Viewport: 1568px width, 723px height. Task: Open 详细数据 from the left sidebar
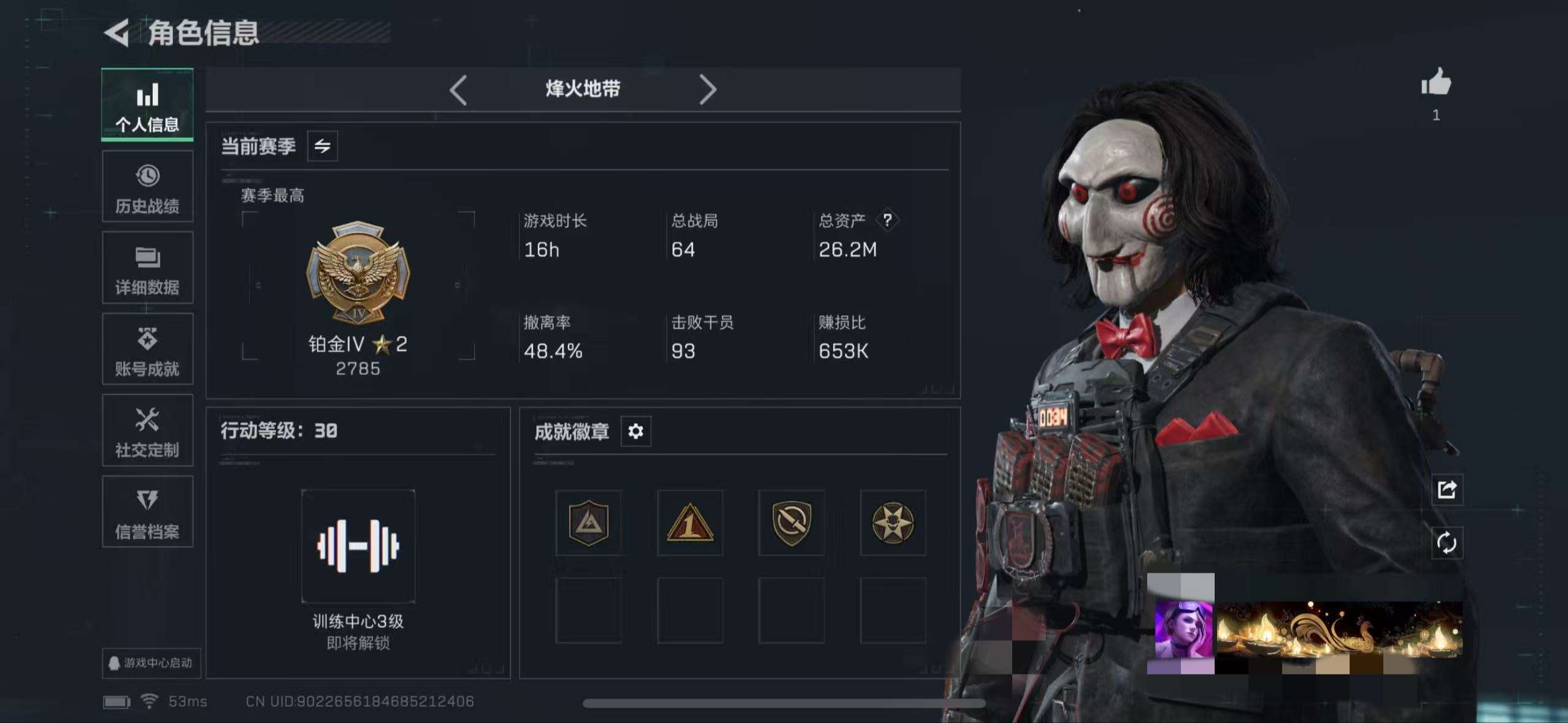pyautogui.click(x=147, y=268)
